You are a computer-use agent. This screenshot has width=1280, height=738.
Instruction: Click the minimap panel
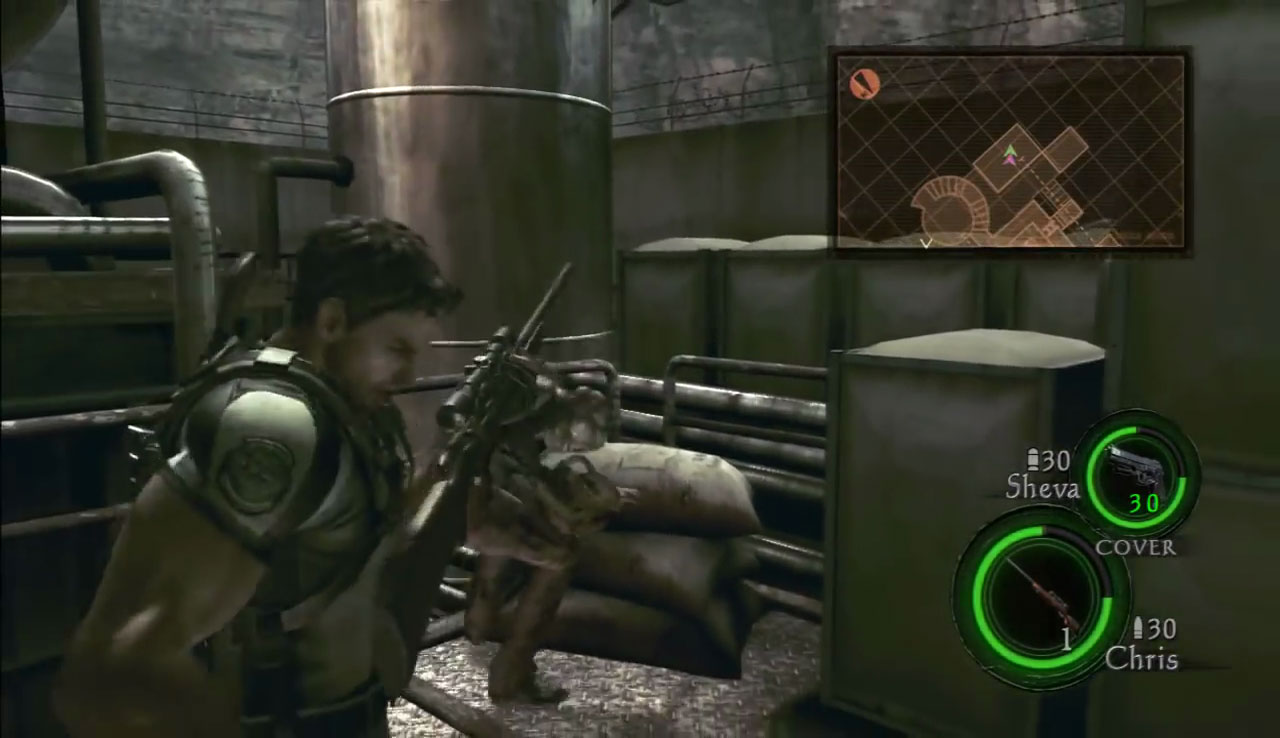(x=1009, y=150)
